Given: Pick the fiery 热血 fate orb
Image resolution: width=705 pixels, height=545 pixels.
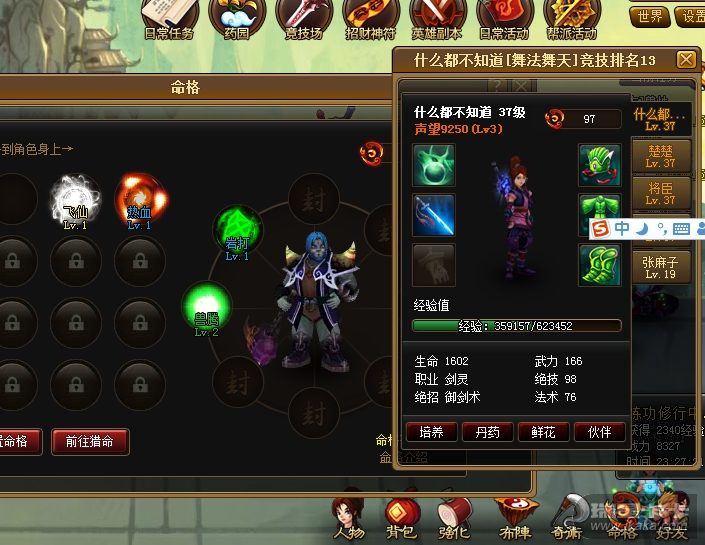Looking at the screenshot, I should 139,196.
